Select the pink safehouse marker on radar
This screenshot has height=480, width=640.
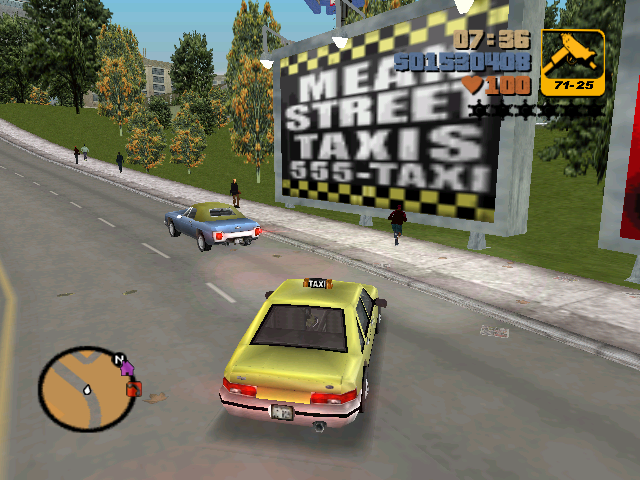(128, 370)
